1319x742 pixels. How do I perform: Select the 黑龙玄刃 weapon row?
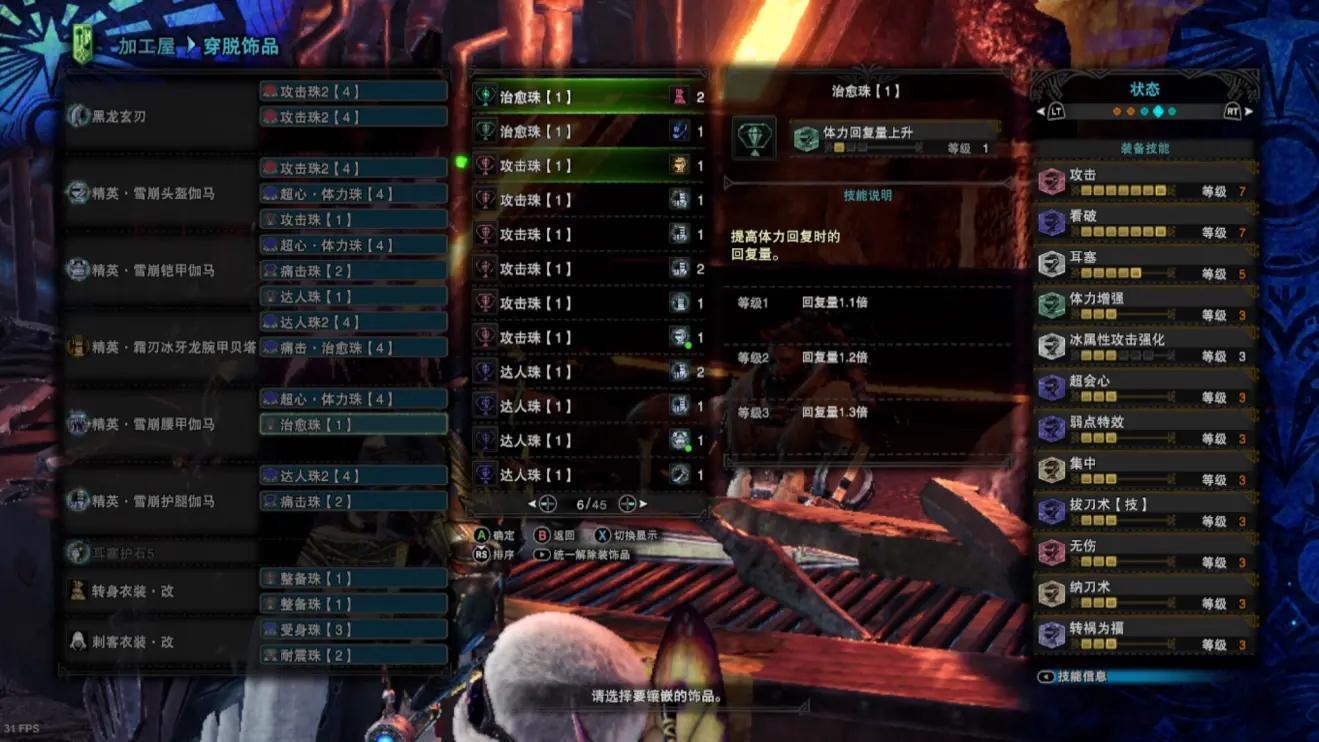coord(160,116)
